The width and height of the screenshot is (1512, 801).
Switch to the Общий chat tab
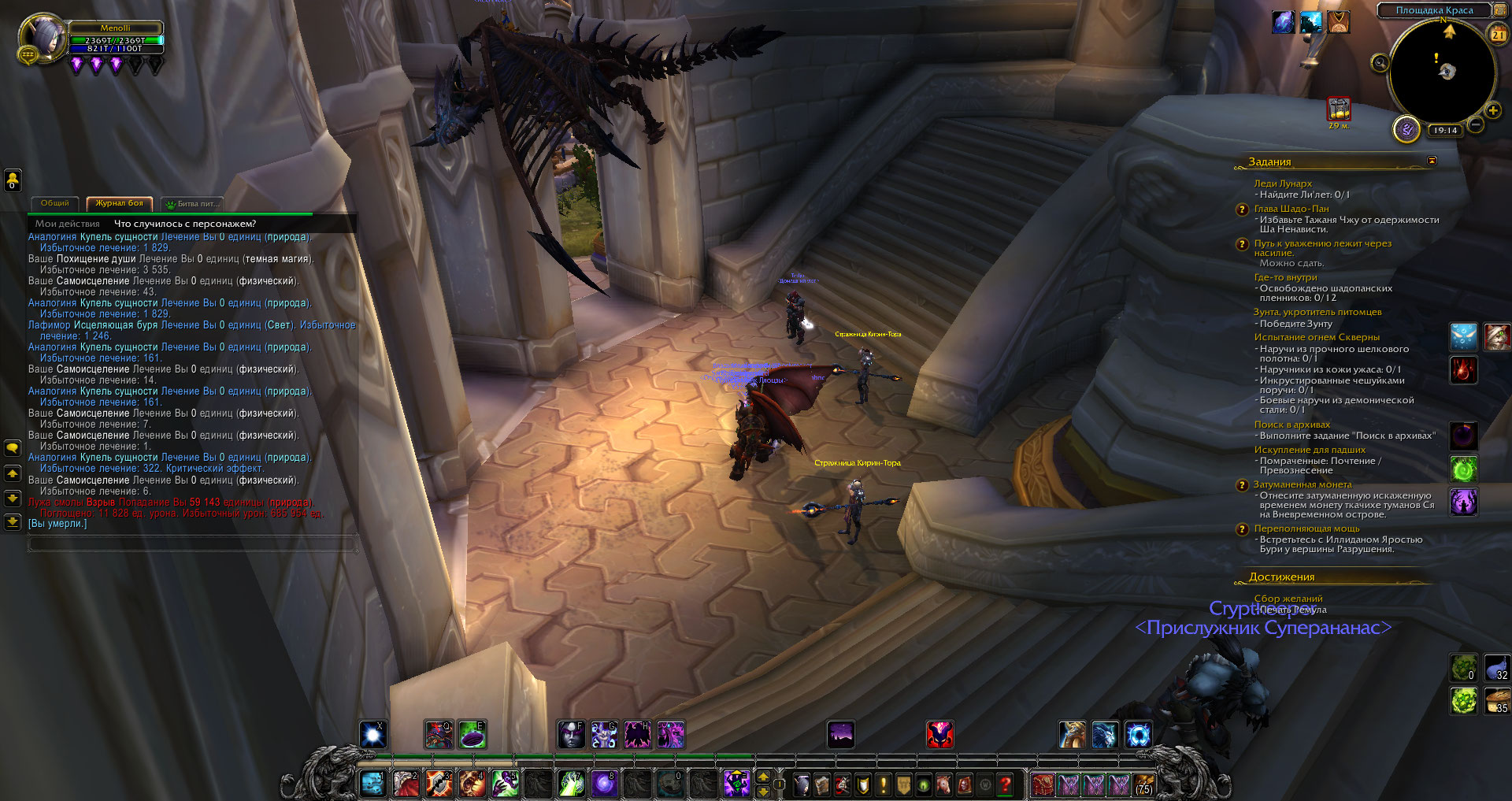[x=54, y=203]
